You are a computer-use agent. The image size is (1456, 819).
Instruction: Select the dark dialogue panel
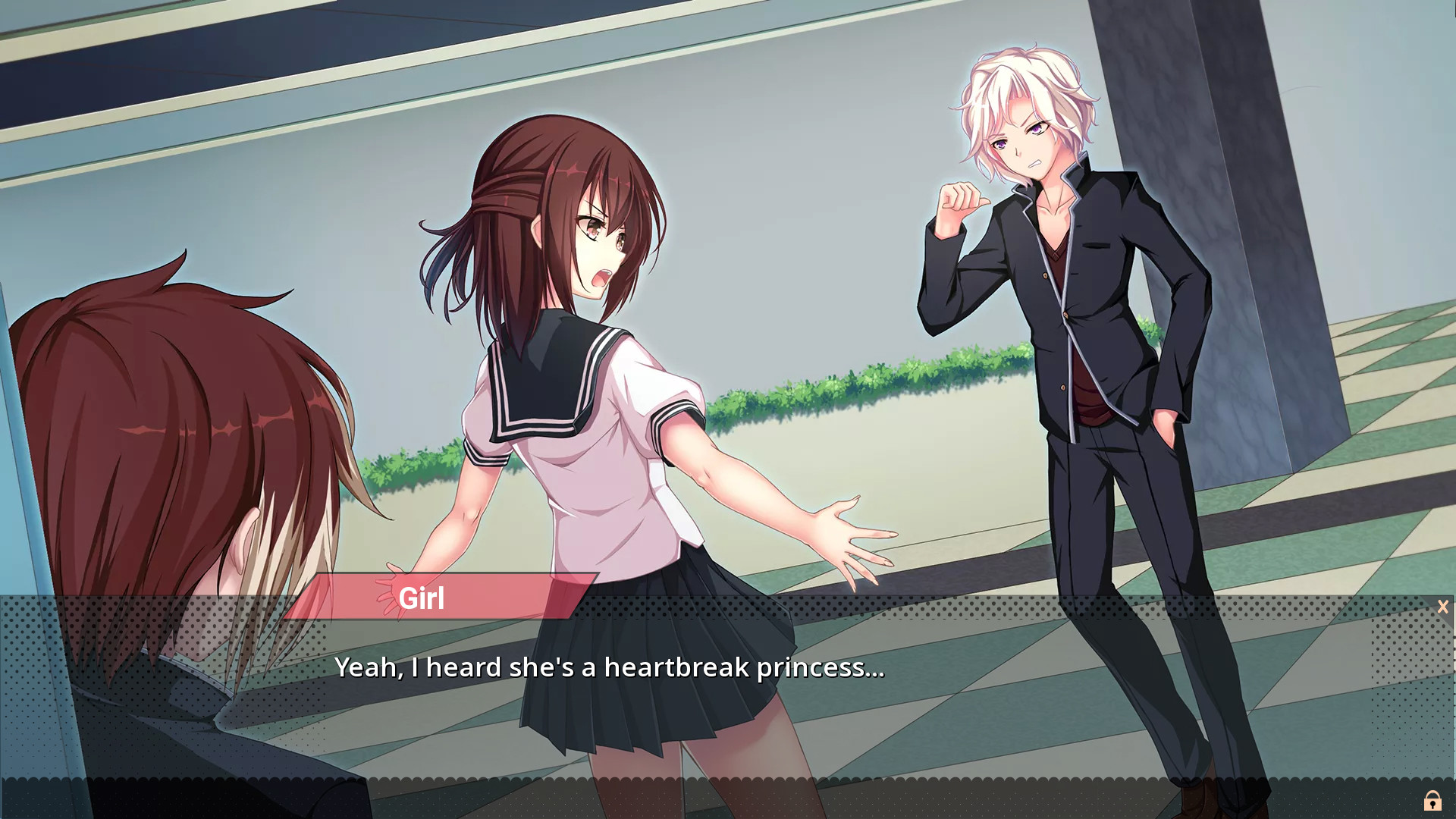[x=728, y=705]
